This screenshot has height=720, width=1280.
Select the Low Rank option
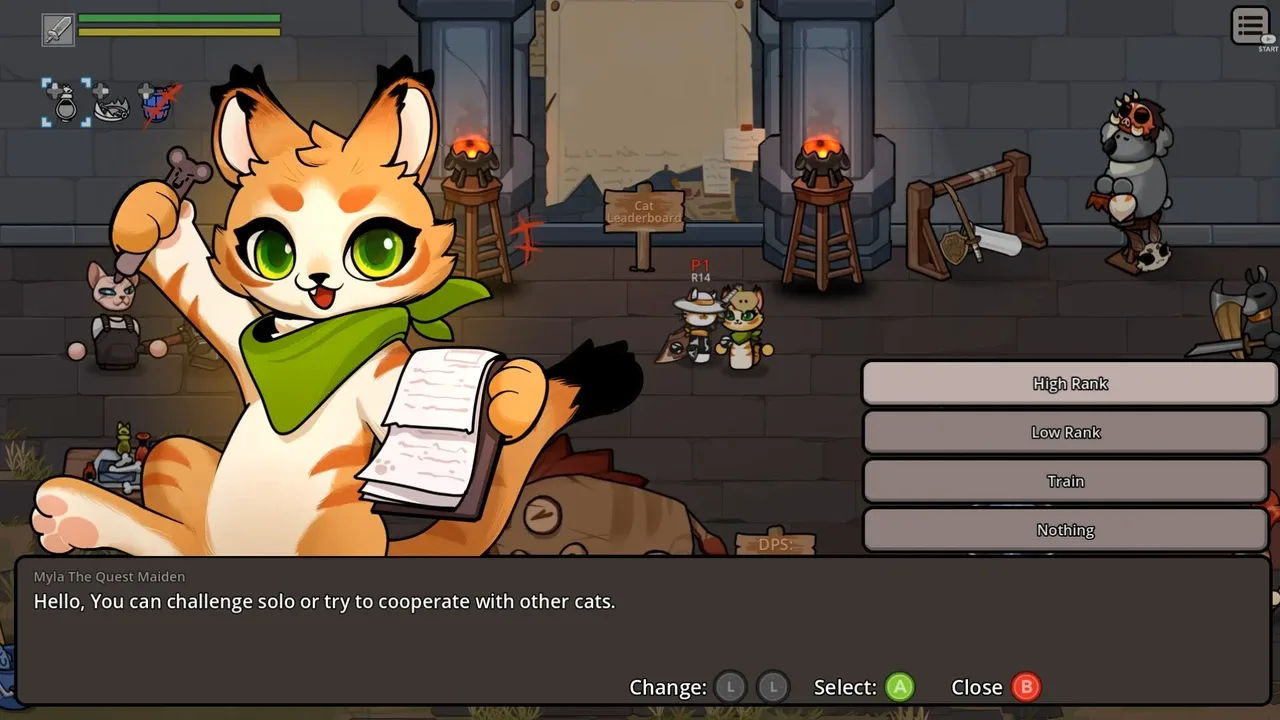(1065, 432)
